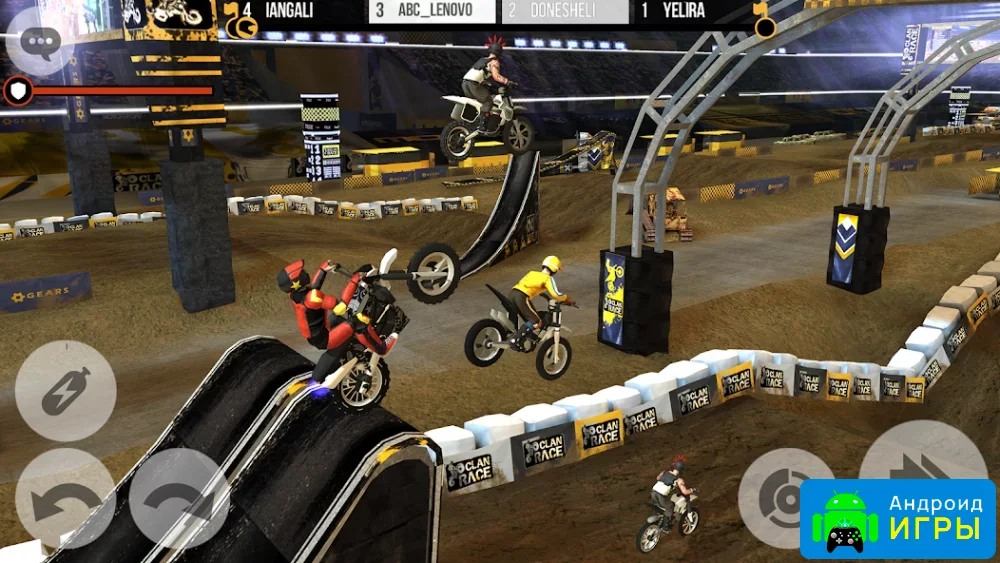Click the Android Игры watermark logo

pos(897,518)
